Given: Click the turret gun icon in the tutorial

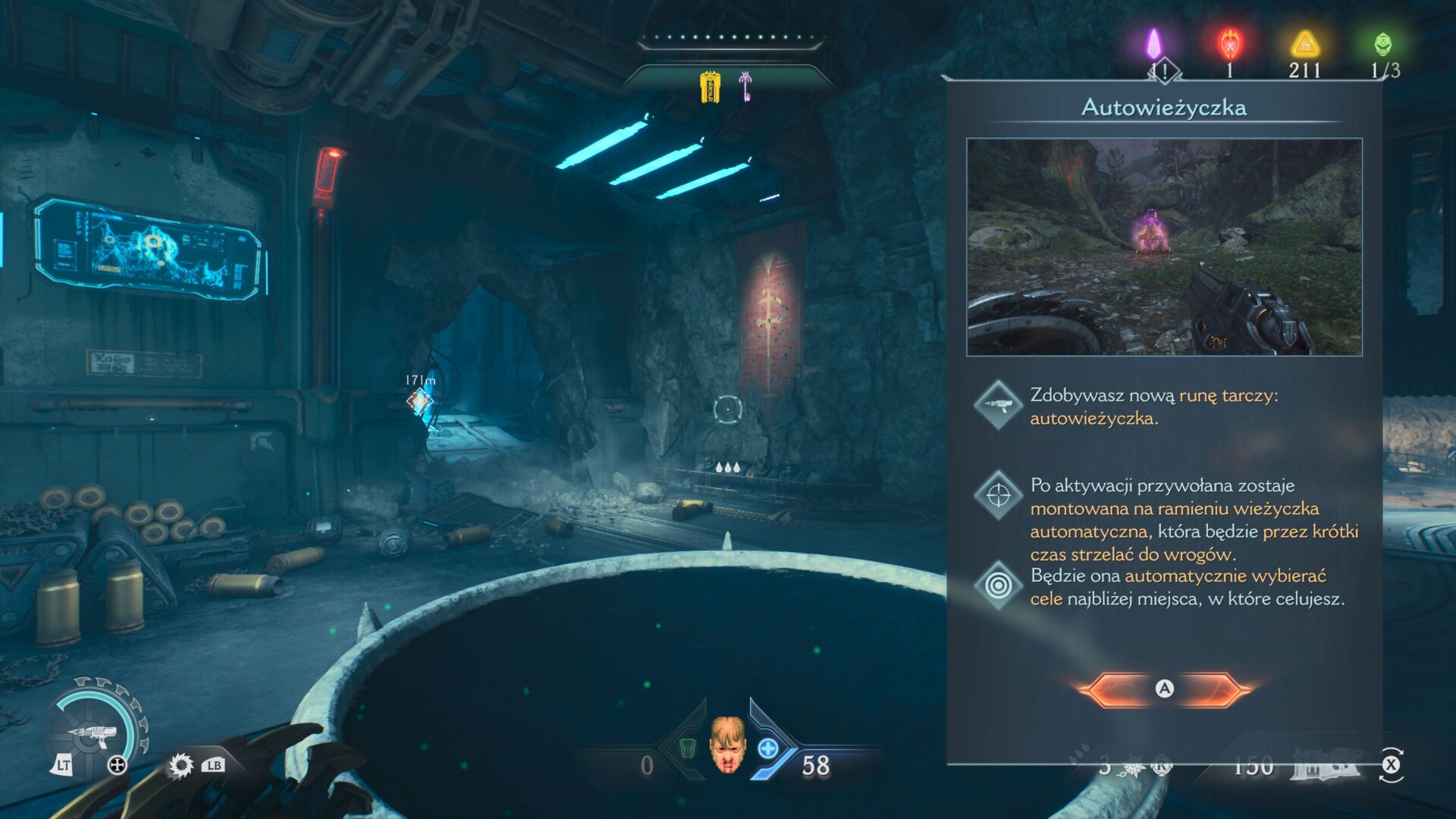Looking at the screenshot, I should click(x=998, y=405).
